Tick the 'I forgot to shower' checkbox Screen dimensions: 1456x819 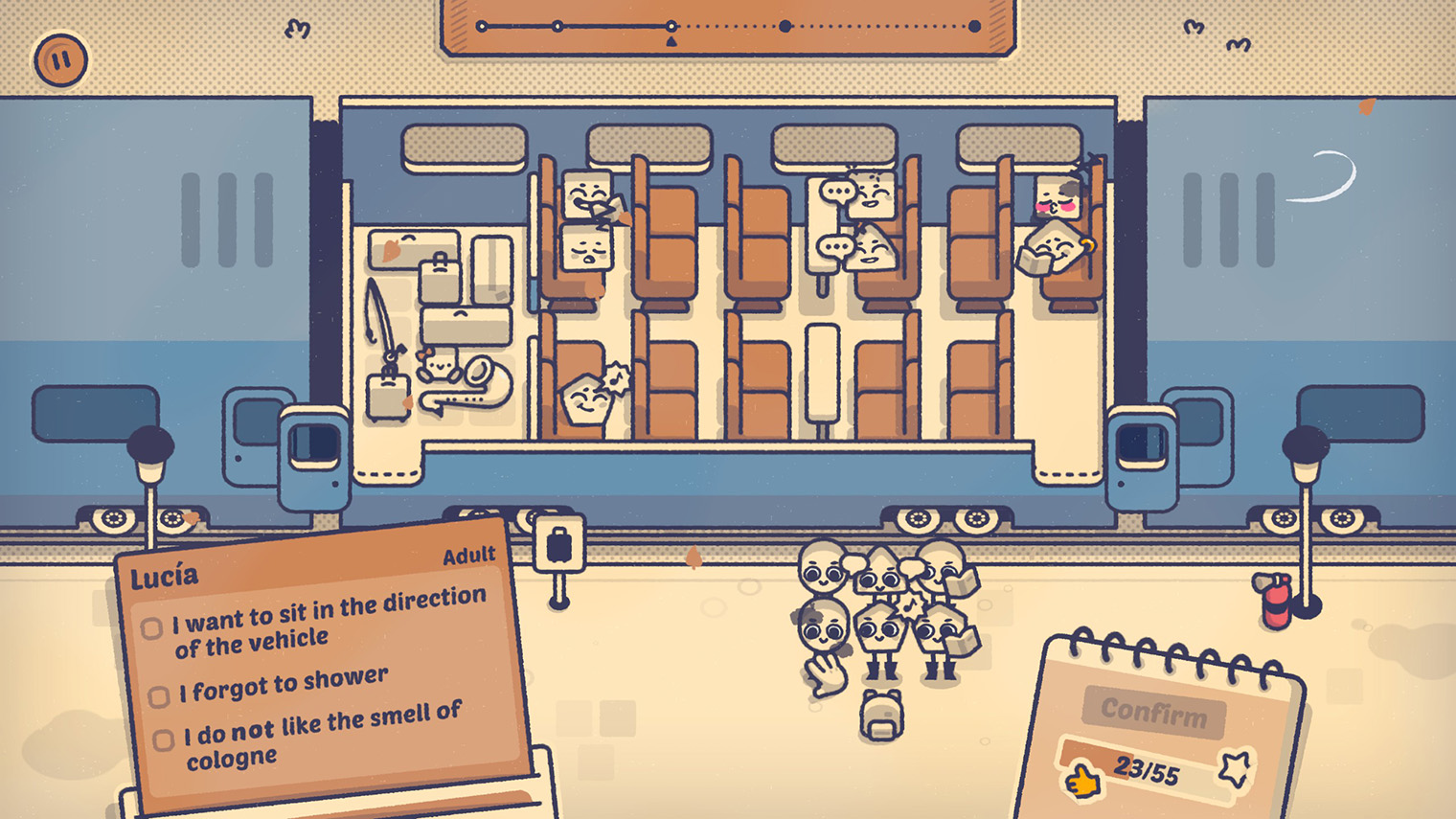point(159,695)
